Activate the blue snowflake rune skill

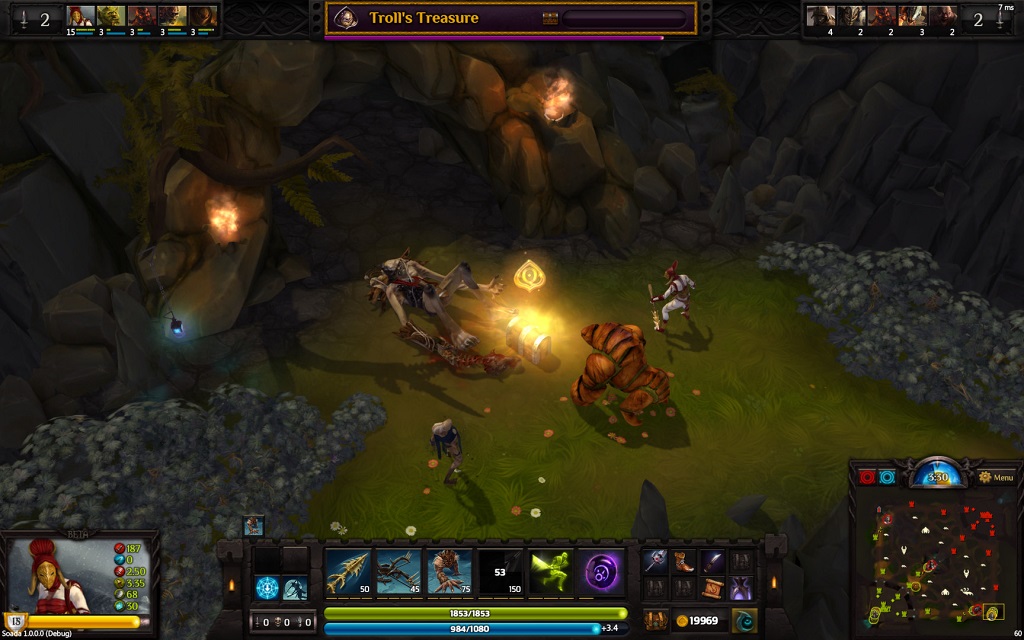click(x=267, y=588)
